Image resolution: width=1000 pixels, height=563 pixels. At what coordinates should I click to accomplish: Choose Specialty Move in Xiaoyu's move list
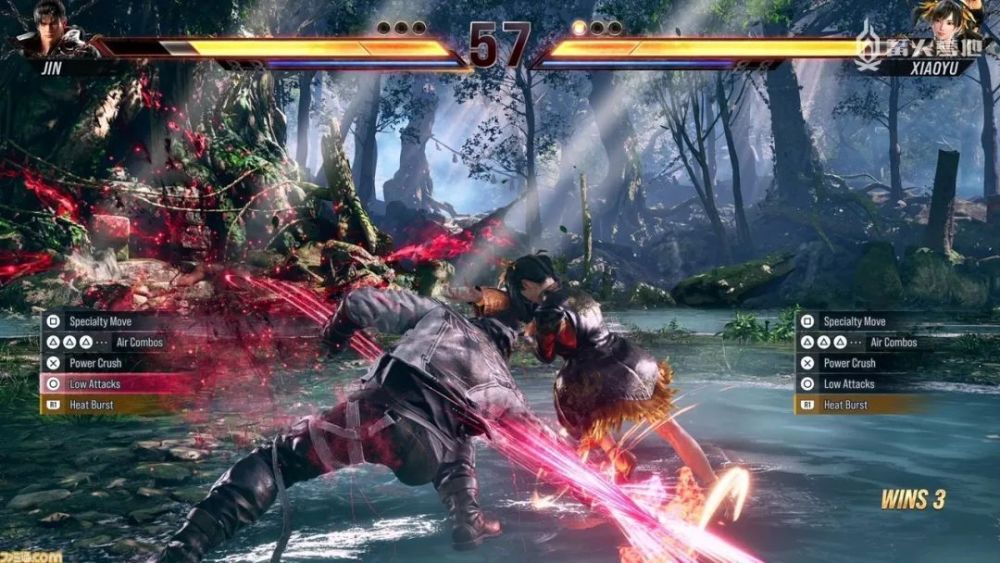pyautogui.click(x=853, y=322)
